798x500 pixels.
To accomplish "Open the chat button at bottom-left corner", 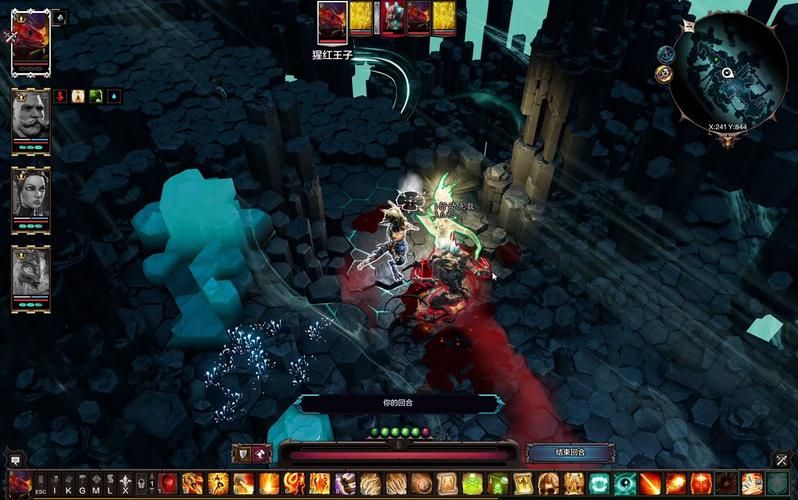I will coord(14,459).
